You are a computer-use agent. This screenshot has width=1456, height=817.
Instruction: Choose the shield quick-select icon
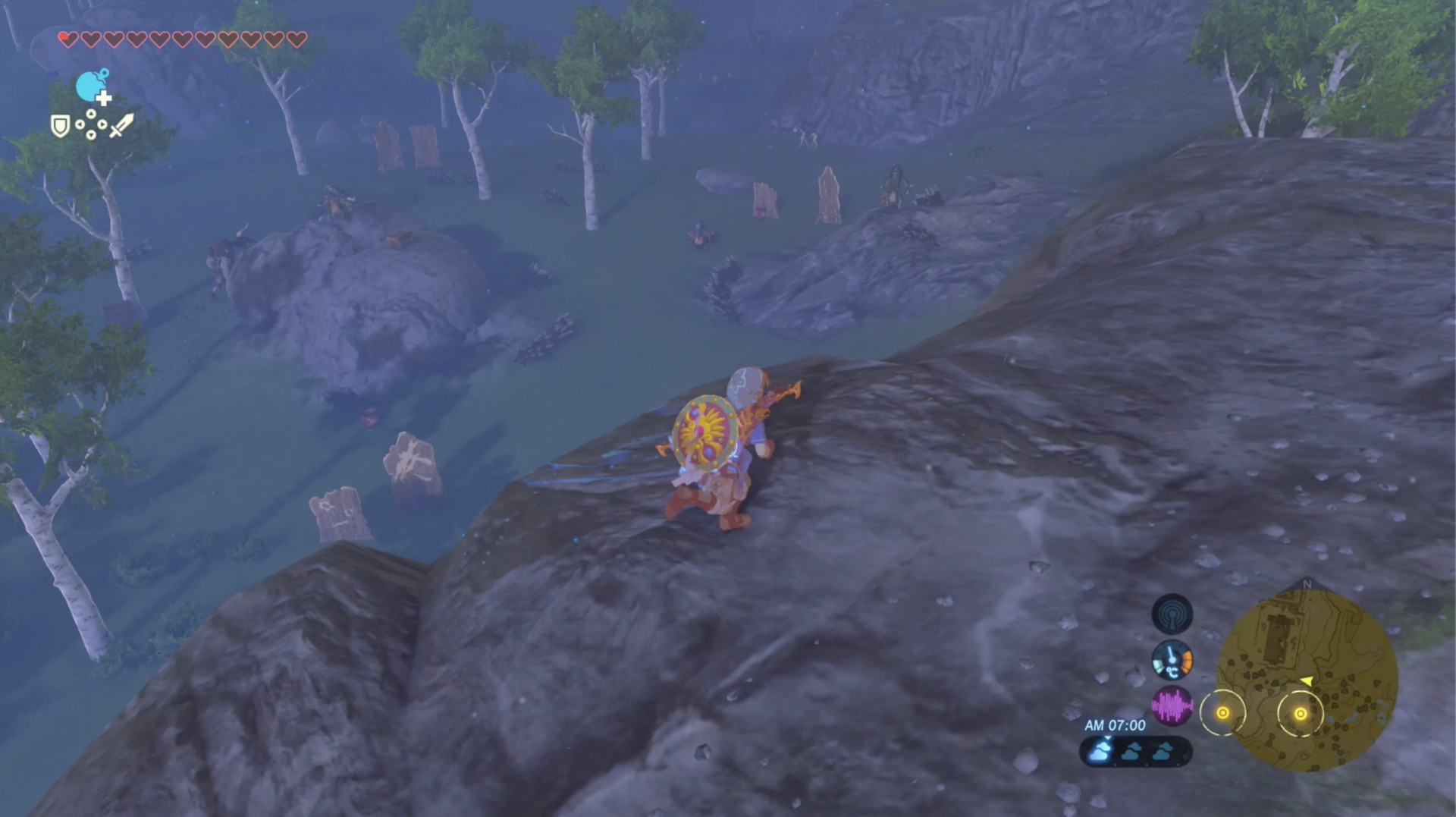60,125
